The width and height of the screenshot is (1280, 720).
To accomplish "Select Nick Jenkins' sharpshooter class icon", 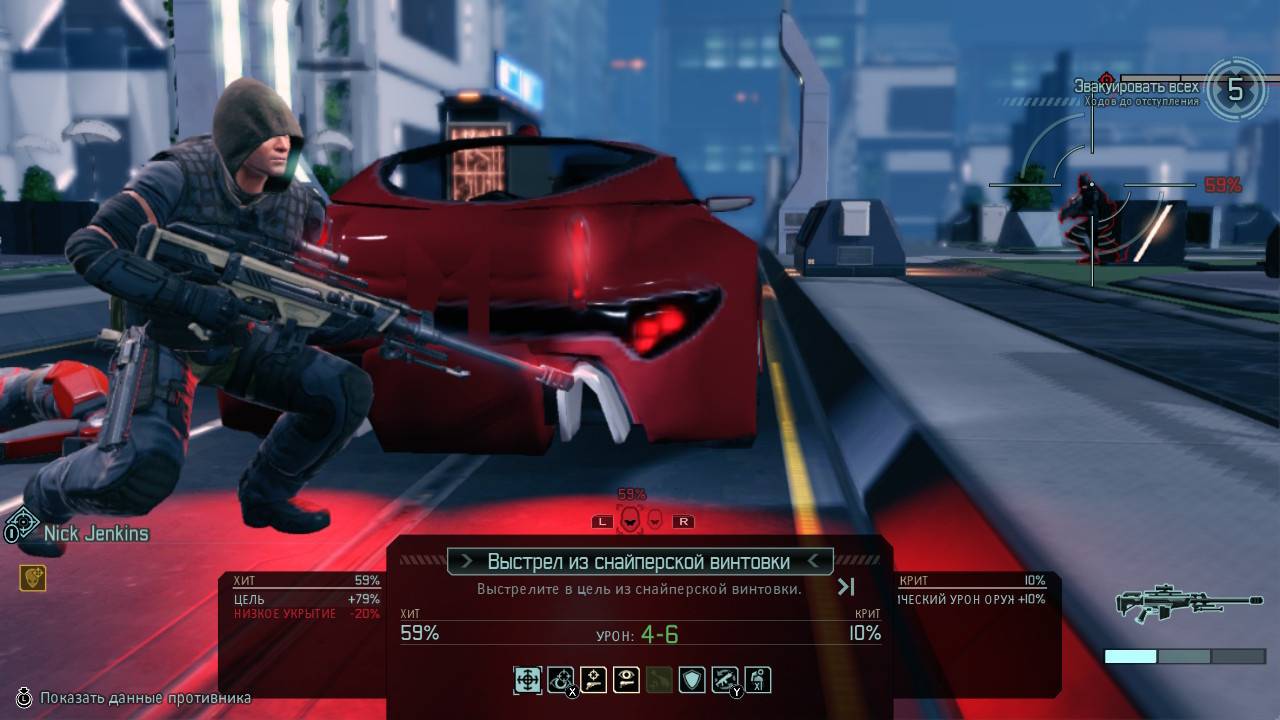I will (22, 525).
